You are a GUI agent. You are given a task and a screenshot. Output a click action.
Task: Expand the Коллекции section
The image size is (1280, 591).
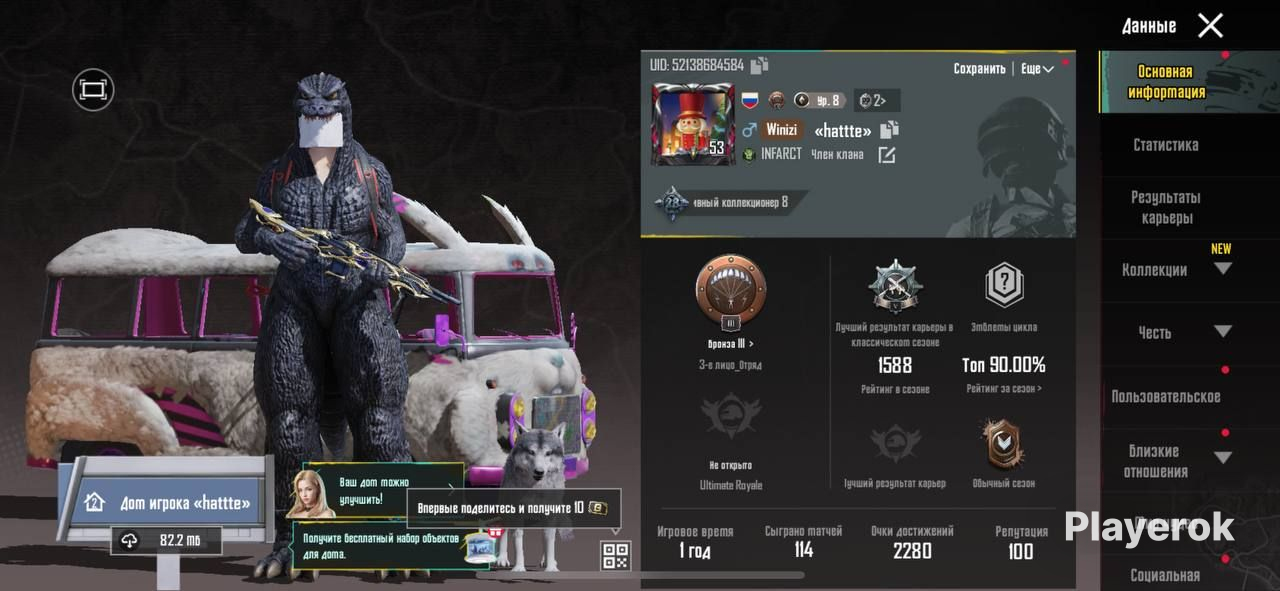(1222, 269)
